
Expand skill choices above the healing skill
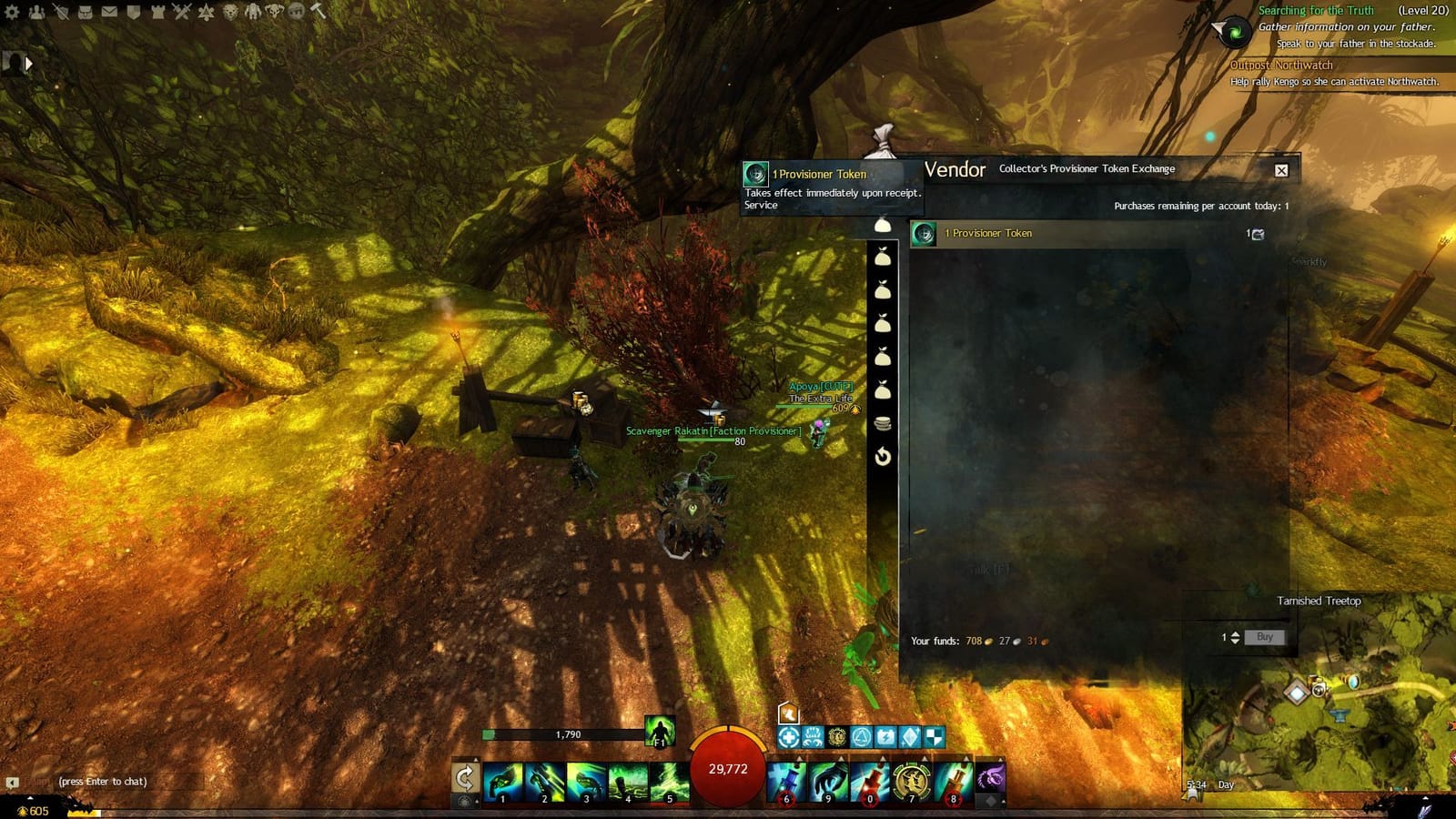(800, 758)
